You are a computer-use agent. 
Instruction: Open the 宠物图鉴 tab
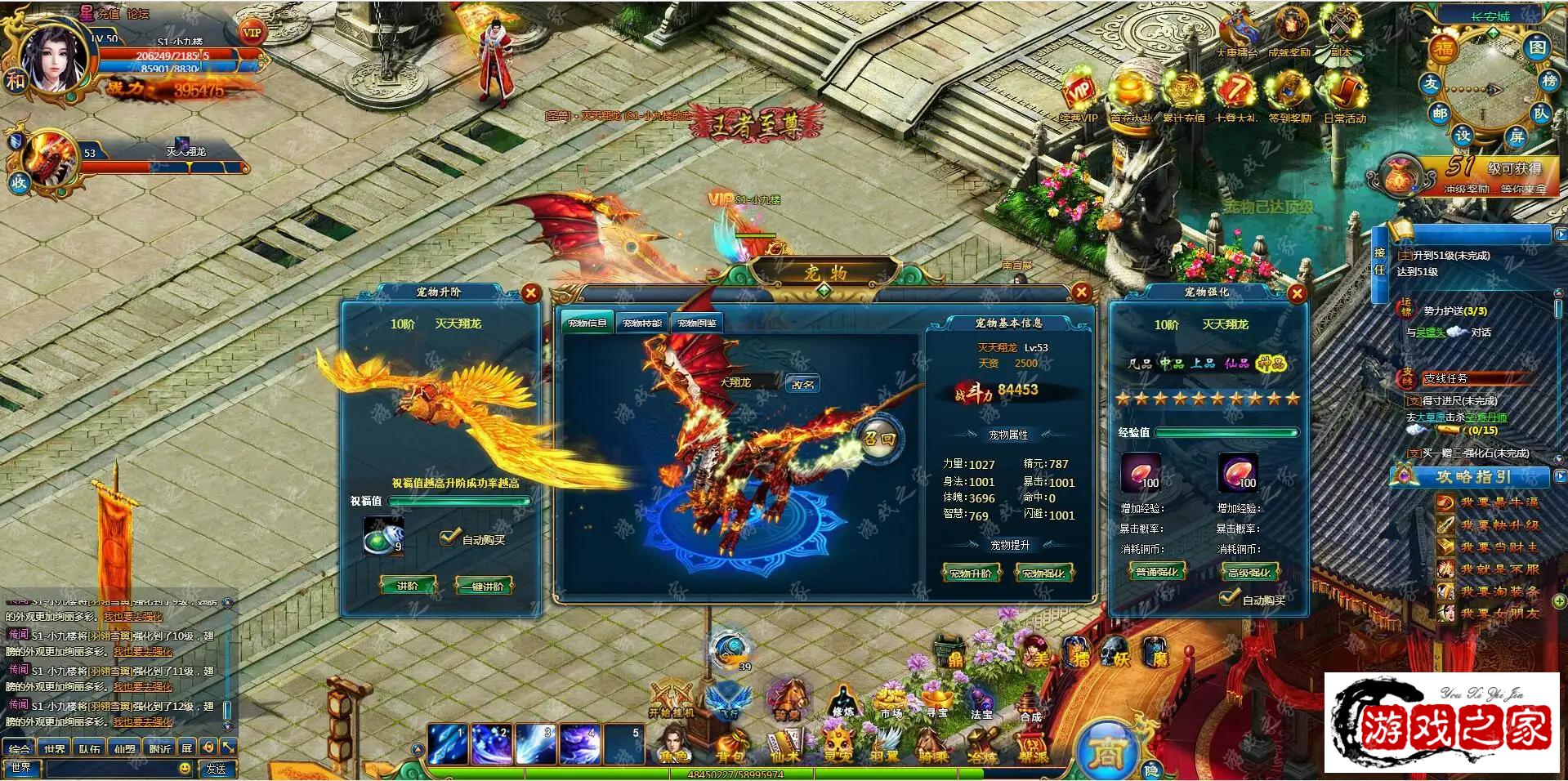click(x=697, y=324)
